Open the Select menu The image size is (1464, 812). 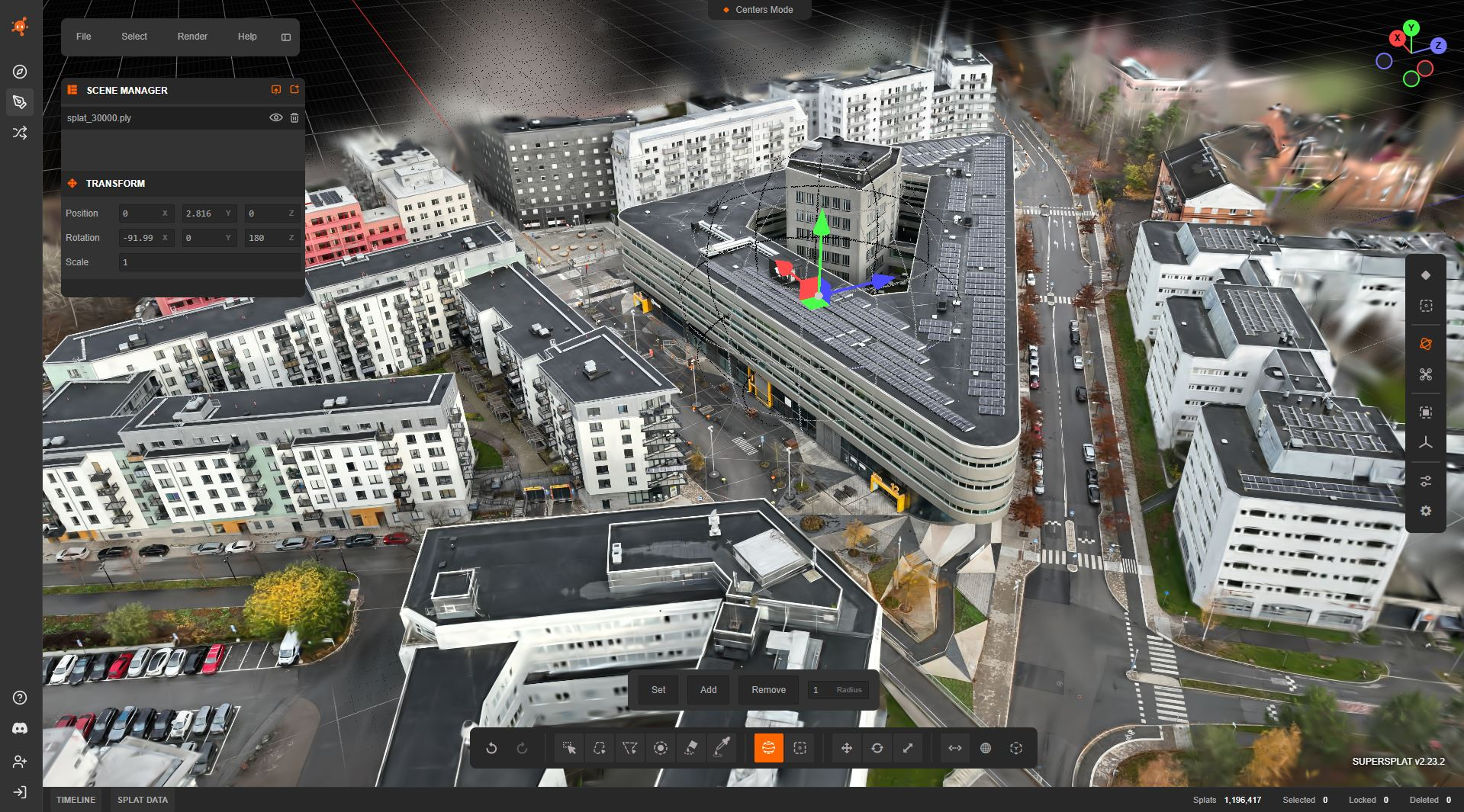tap(134, 37)
